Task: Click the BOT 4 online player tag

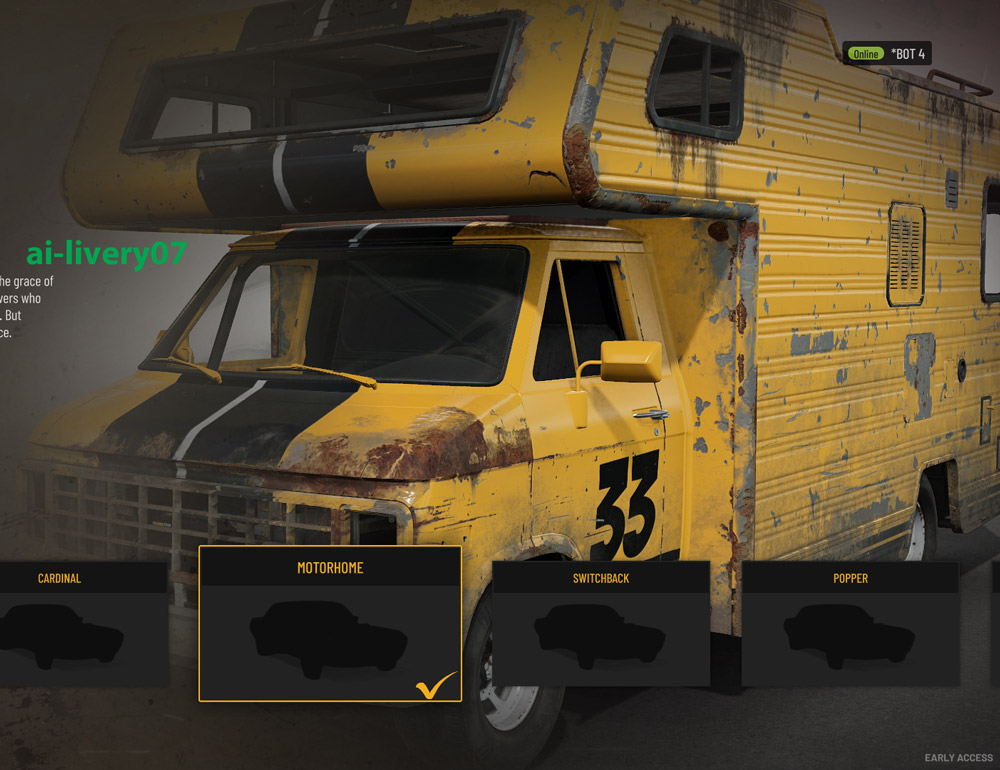Action: [x=887, y=54]
